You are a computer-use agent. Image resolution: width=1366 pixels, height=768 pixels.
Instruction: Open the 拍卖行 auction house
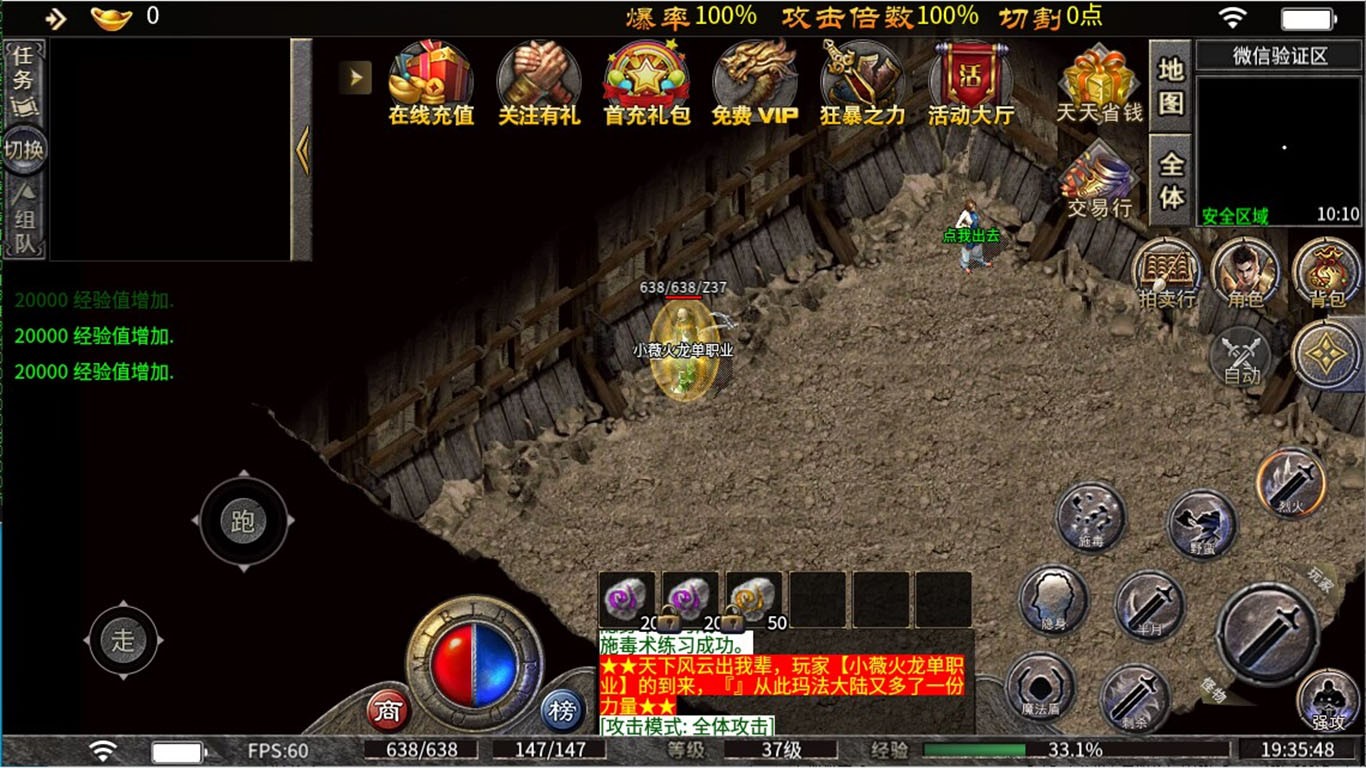coord(1167,272)
